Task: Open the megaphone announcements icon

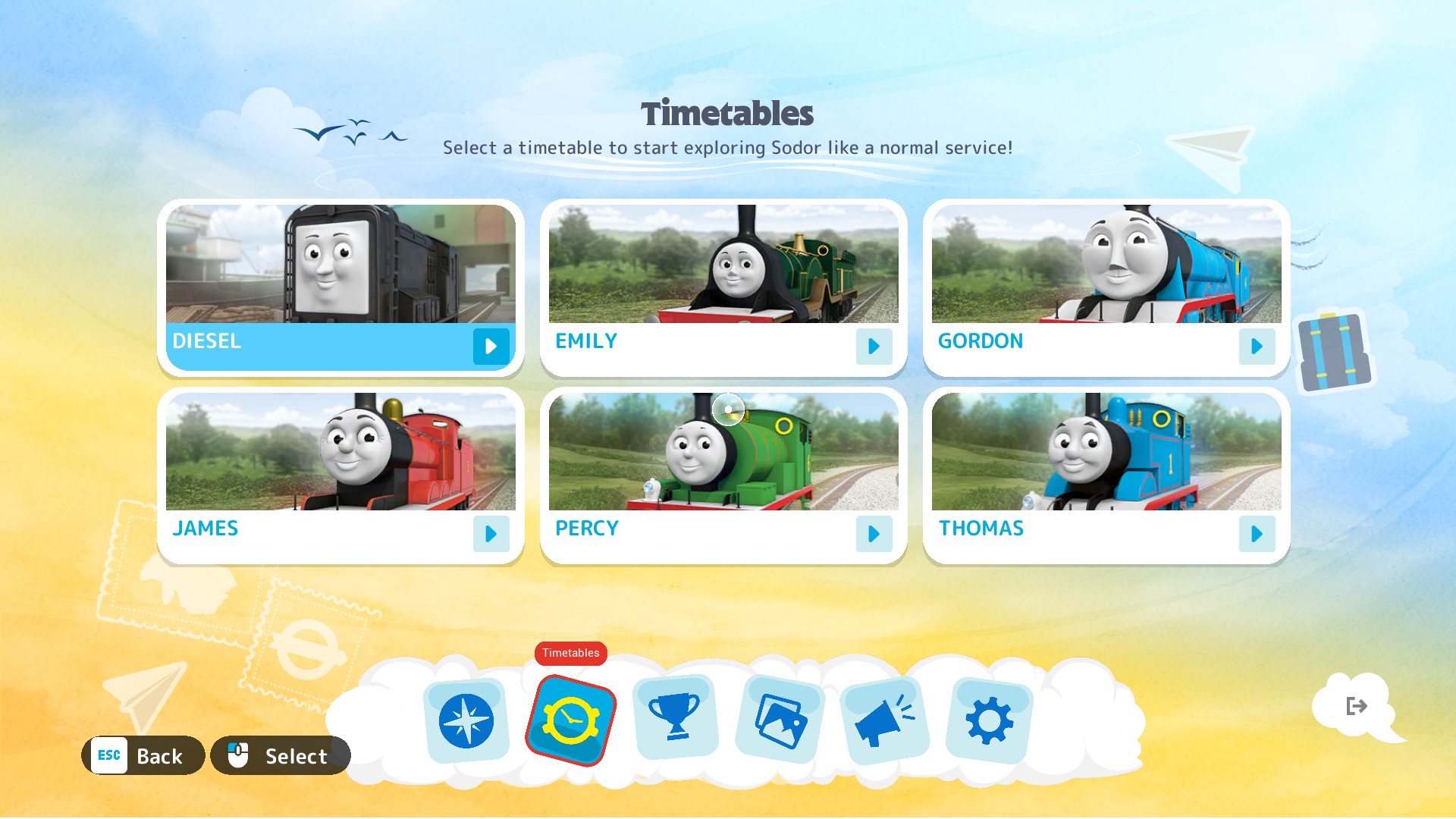Action: point(884,720)
